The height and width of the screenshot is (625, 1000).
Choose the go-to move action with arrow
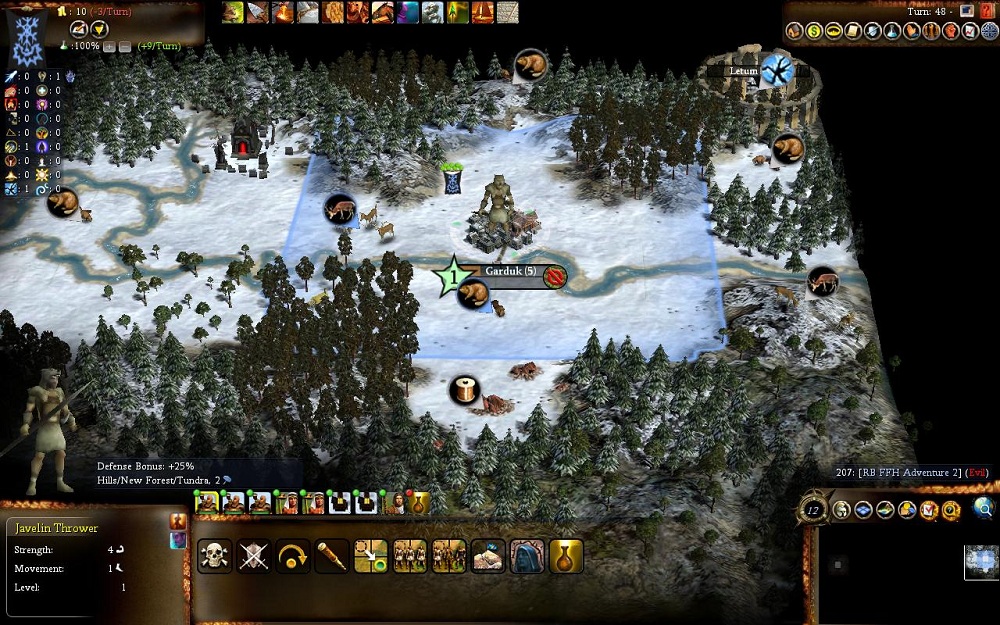tap(371, 556)
